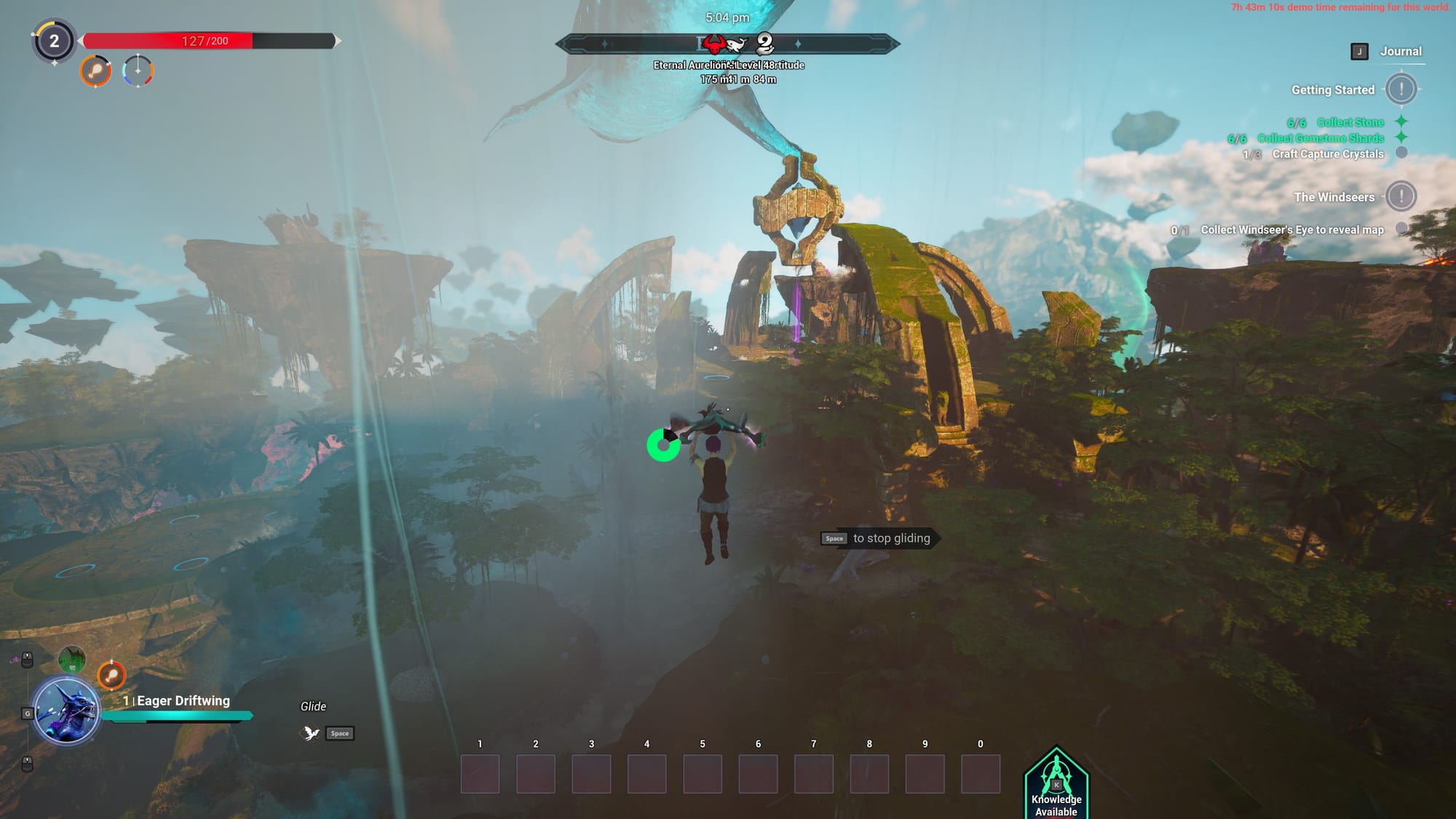Click the player level 2 badge
This screenshot has height=819, width=1456.
pos(54,41)
